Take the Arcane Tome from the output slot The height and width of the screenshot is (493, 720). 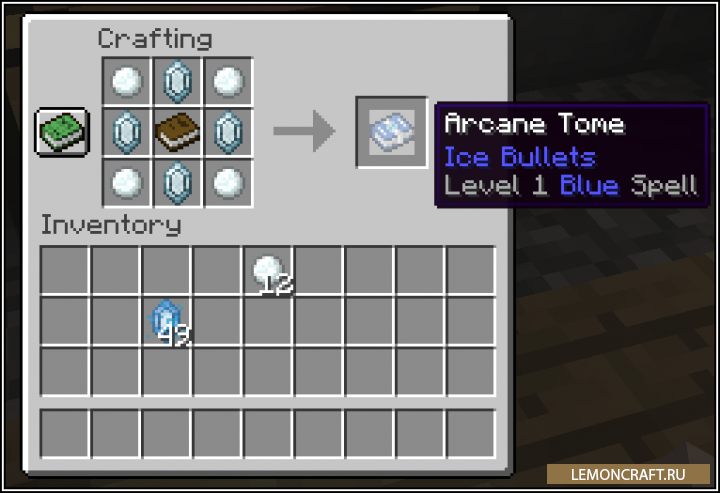pos(391,132)
